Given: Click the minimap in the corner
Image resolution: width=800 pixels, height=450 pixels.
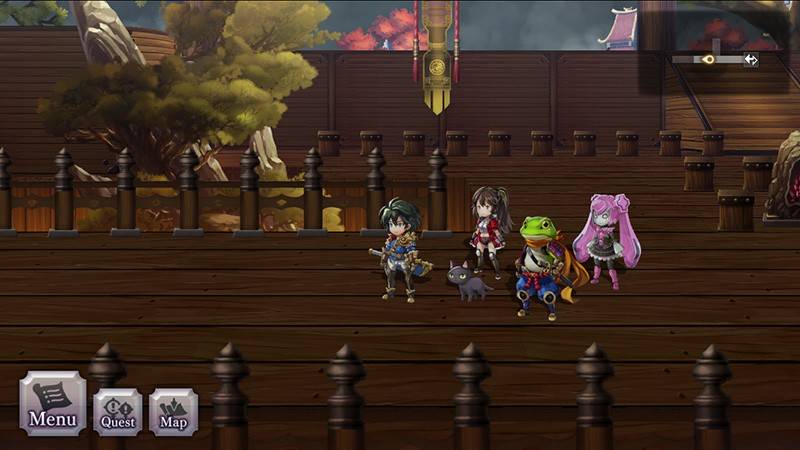Looking at the screenshot, I should pyautogui.click(x=714, y=58).
